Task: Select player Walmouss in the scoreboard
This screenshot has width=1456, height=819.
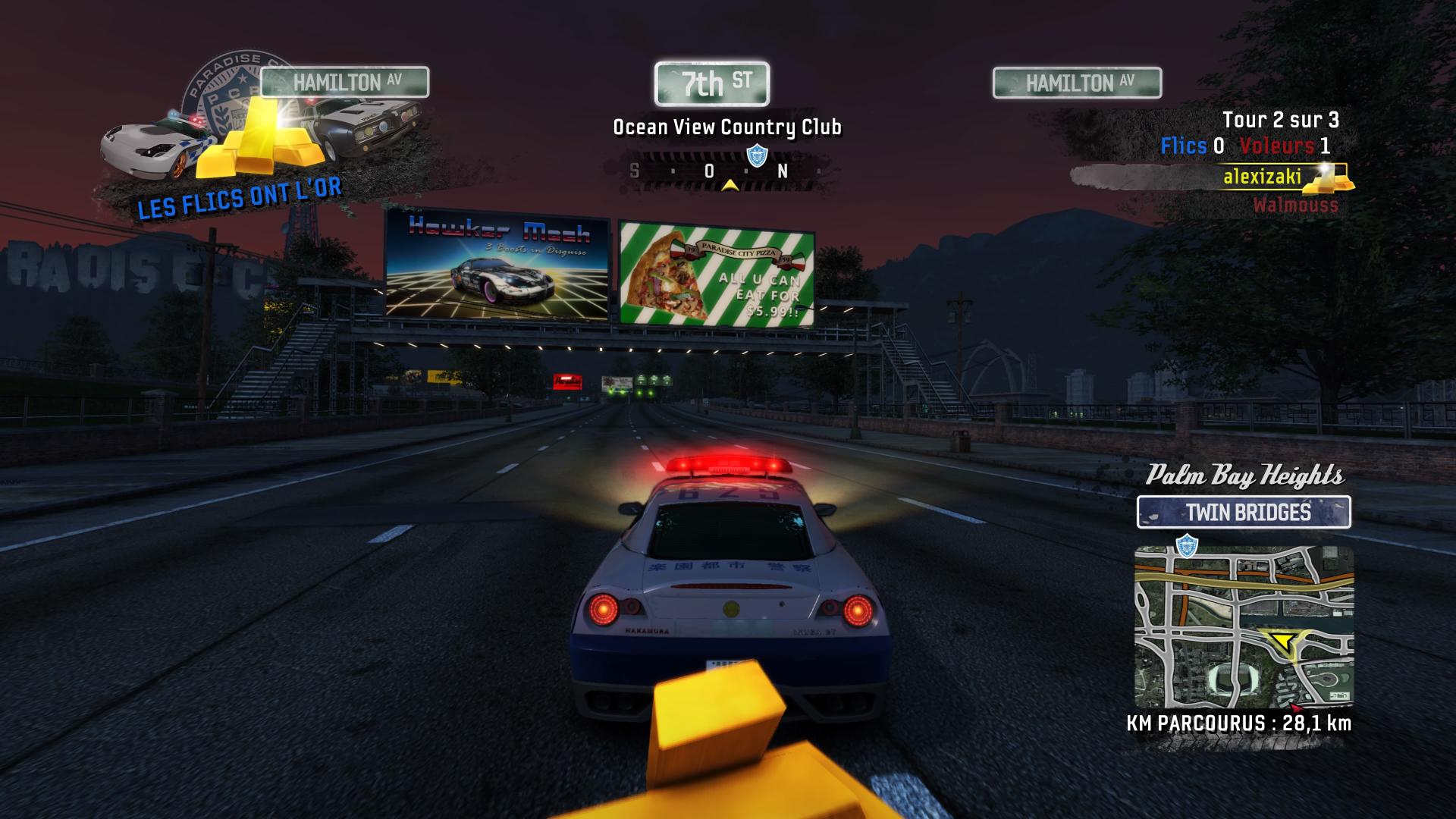Action: click(x=1295, y=205)
